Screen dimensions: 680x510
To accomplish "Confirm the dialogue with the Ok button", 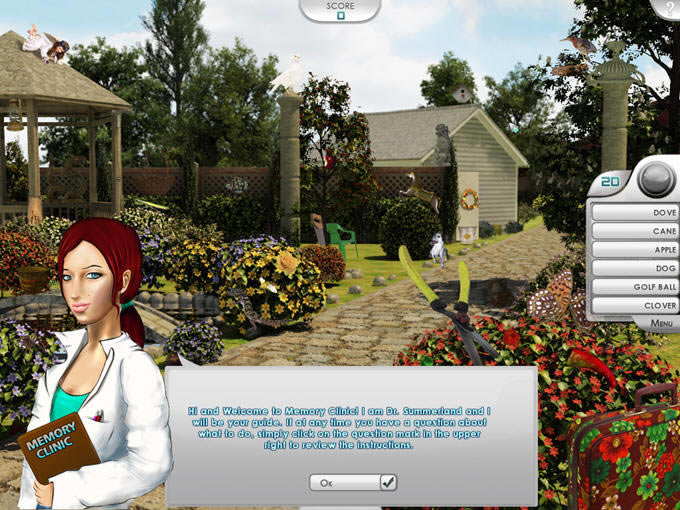I will (353, 482).
